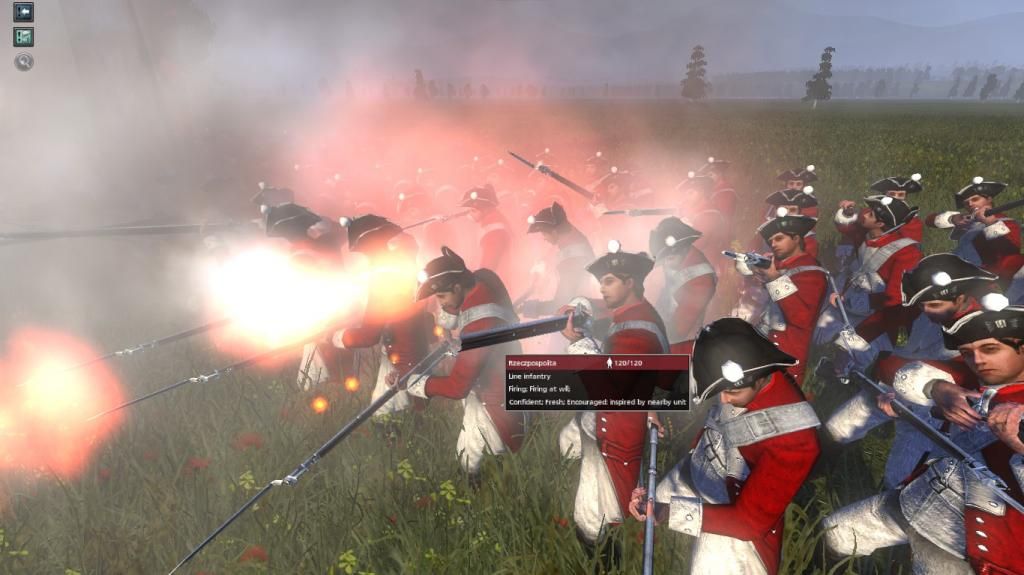Click the round magnifying glass icon

pos(23,62)
